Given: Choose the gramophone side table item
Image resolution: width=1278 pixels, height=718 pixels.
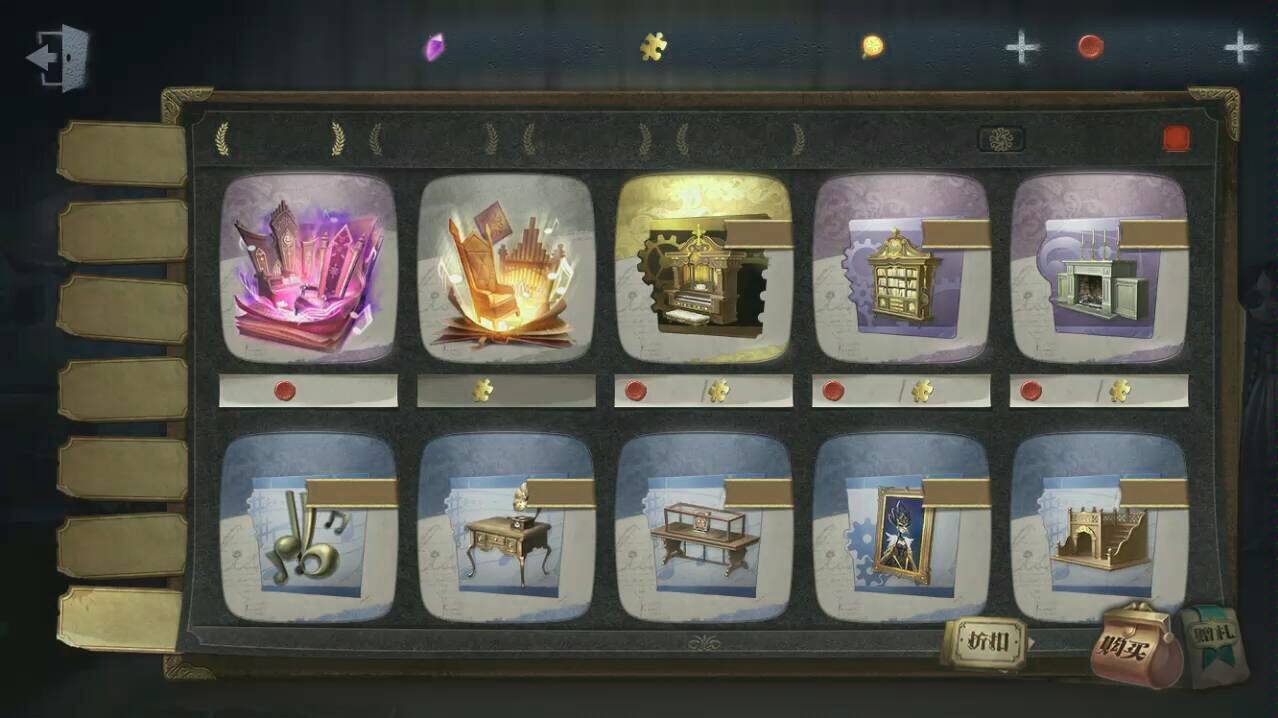Looking at the screenshot, I should pos(506,528).
